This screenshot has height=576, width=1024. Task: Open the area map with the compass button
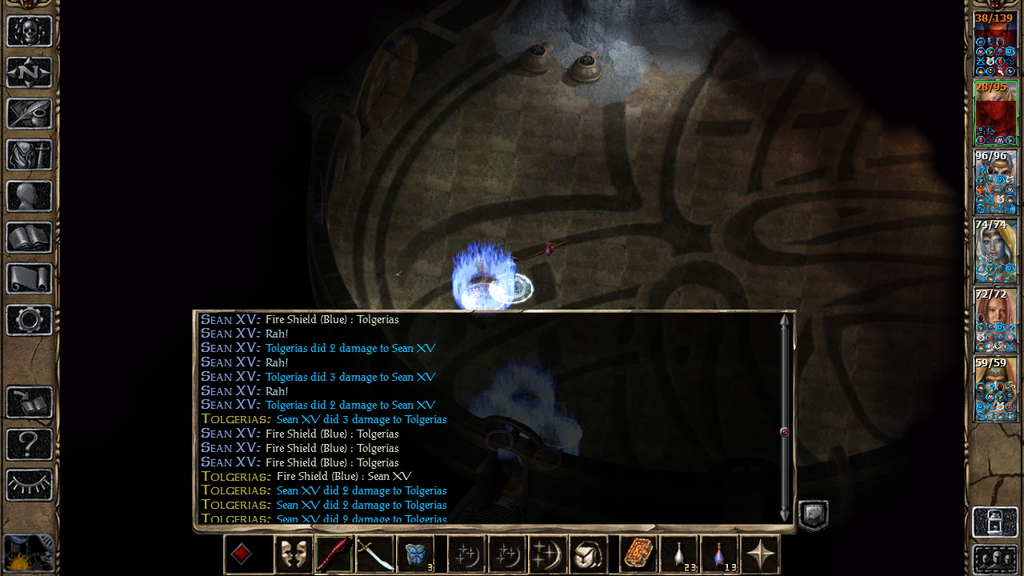coord(29,72)
